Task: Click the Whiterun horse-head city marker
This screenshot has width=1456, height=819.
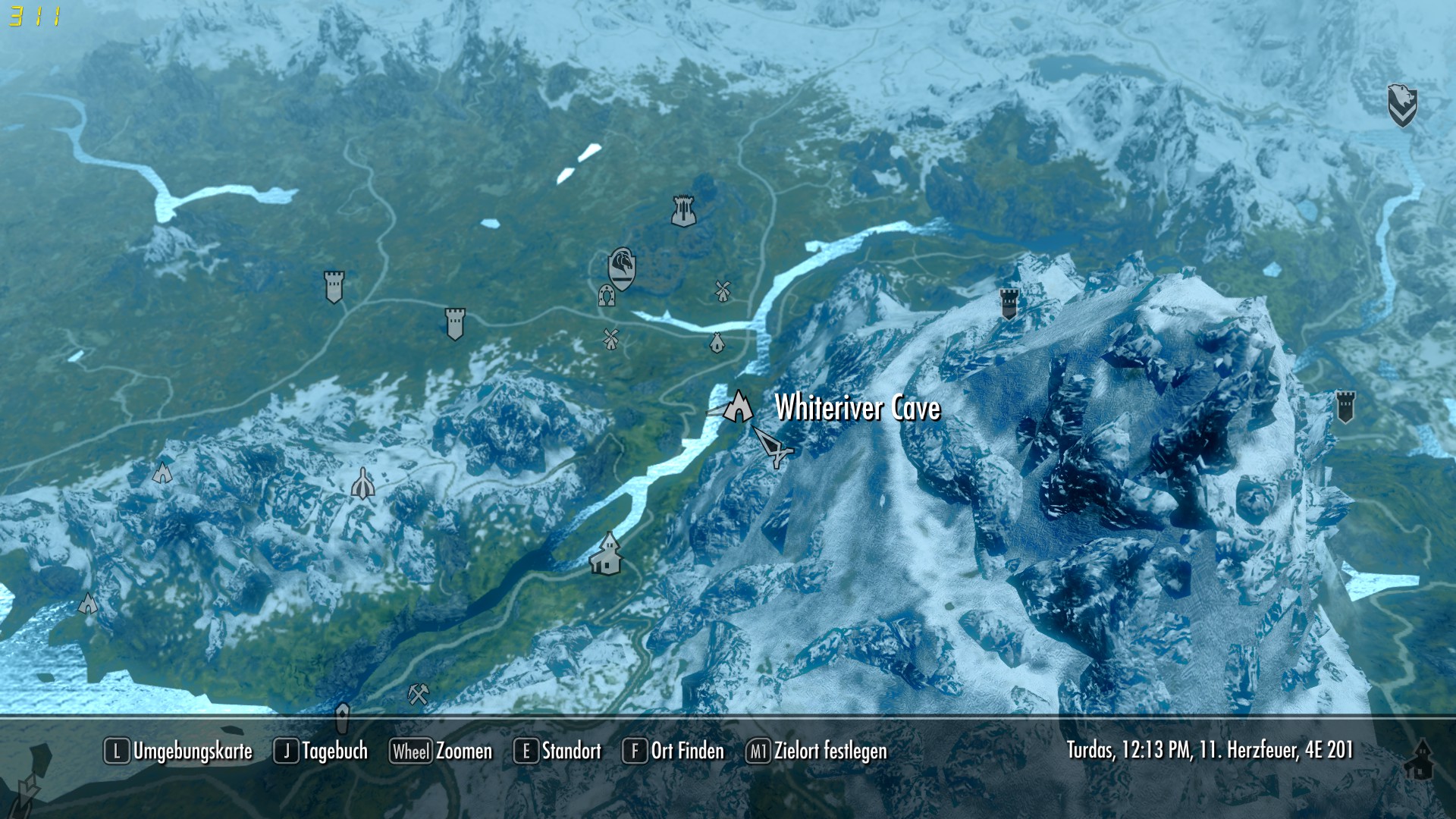Action: (622, 268)
